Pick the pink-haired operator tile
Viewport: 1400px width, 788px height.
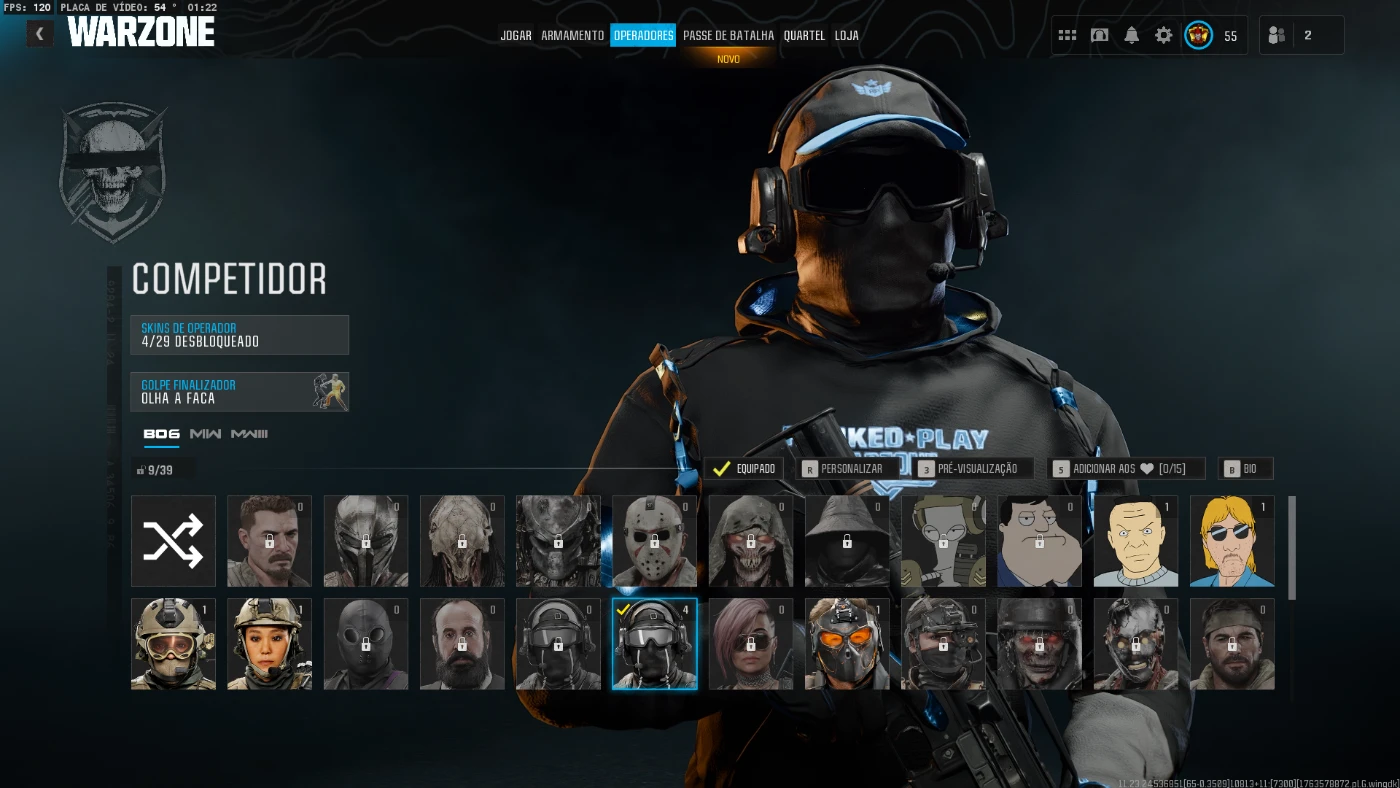click(x=750, y=644)
